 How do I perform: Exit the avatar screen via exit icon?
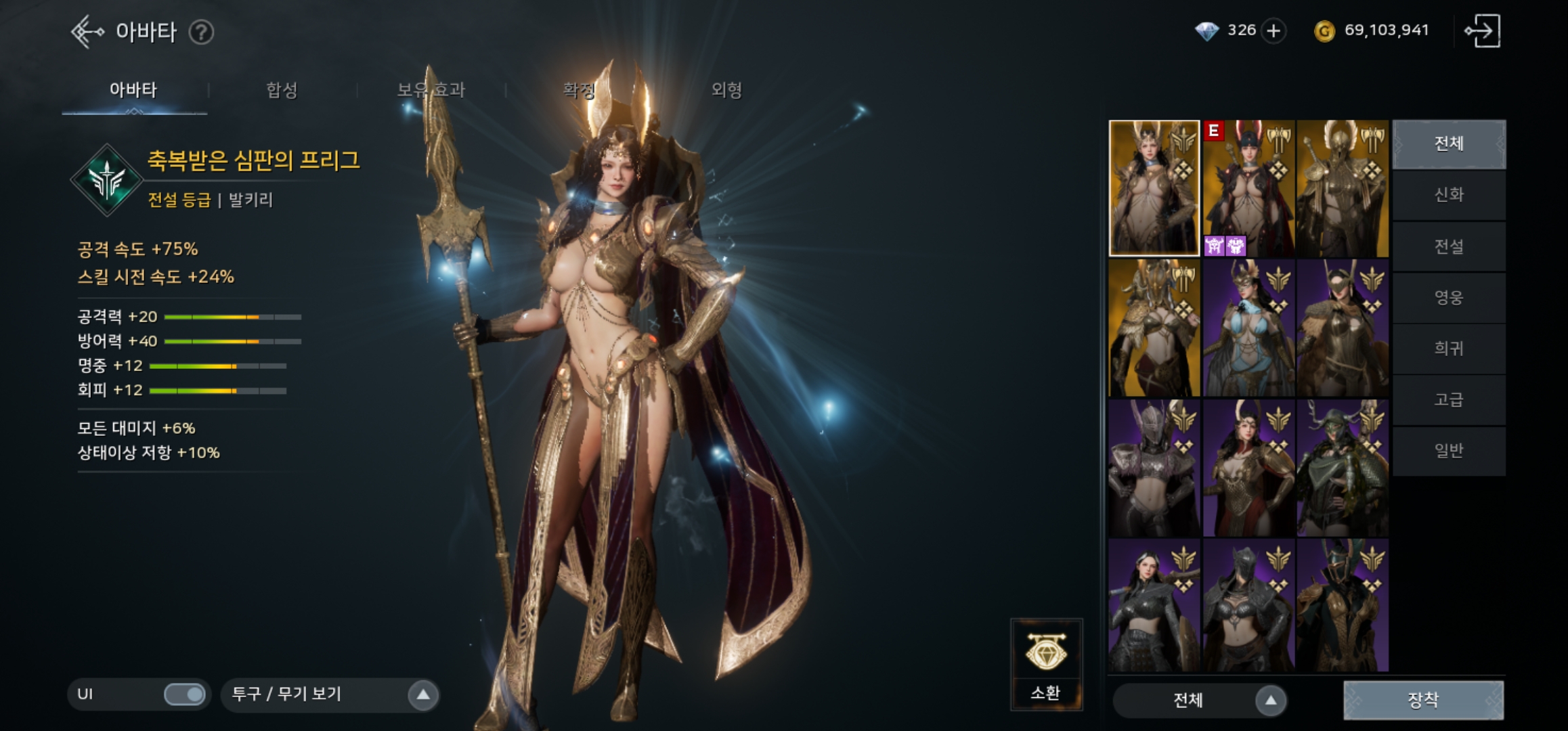click(x=1483, y=31)
